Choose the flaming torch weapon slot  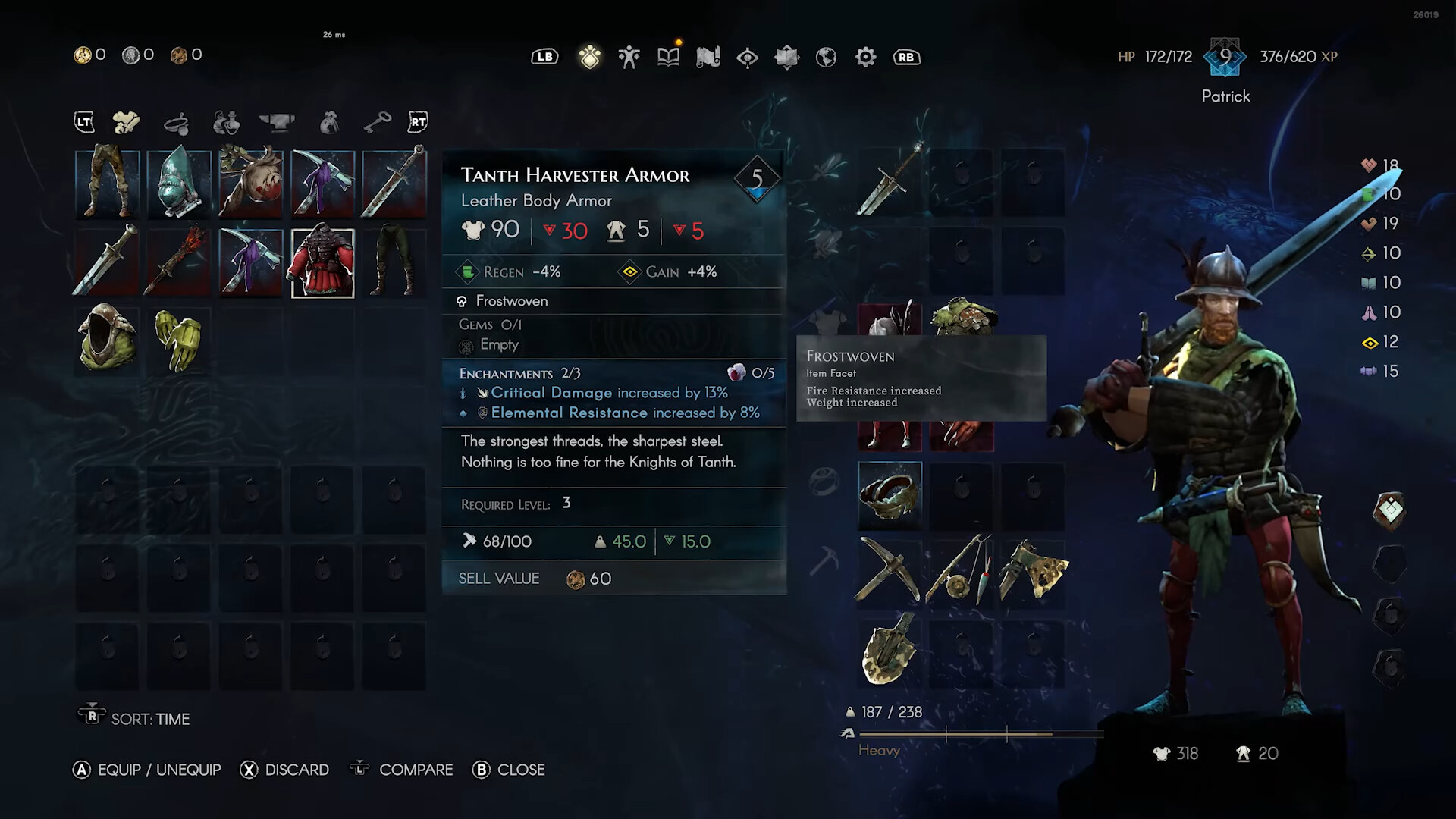pyautogui.click(x=179, y=263)
